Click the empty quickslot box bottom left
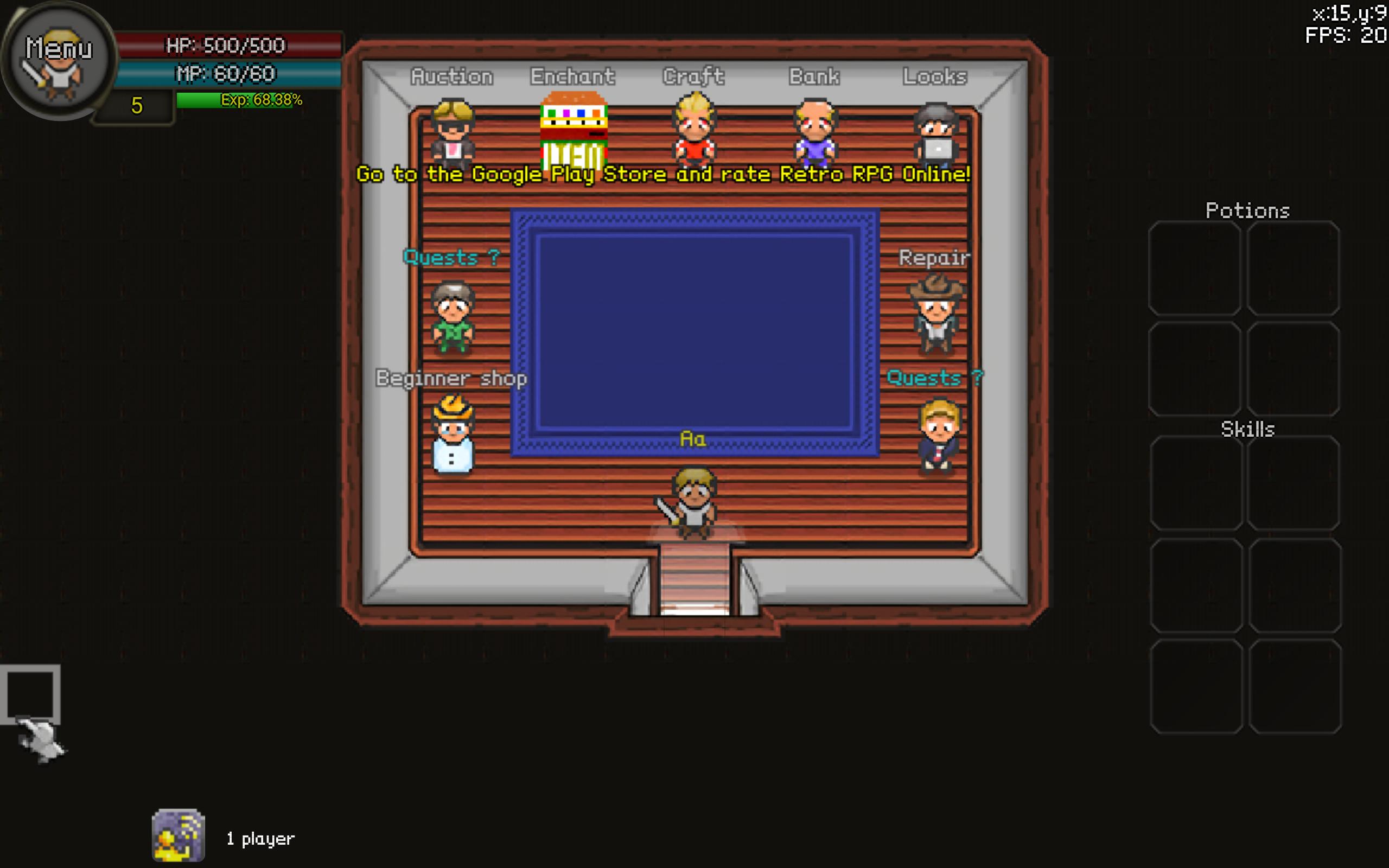1389x868 pixels. tap(31, 694)
